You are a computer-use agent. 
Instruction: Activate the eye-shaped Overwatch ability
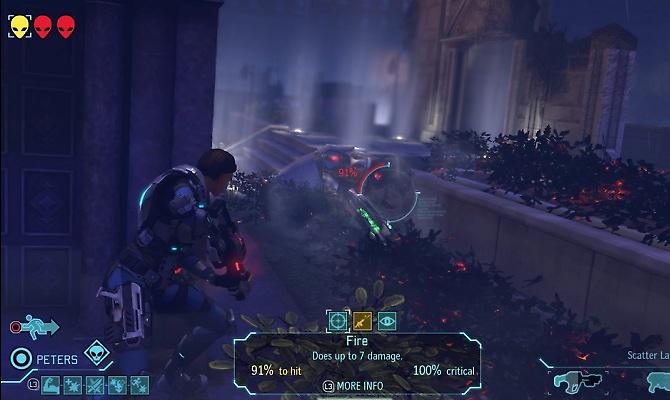pyautogui.click(x=387, y=321)
